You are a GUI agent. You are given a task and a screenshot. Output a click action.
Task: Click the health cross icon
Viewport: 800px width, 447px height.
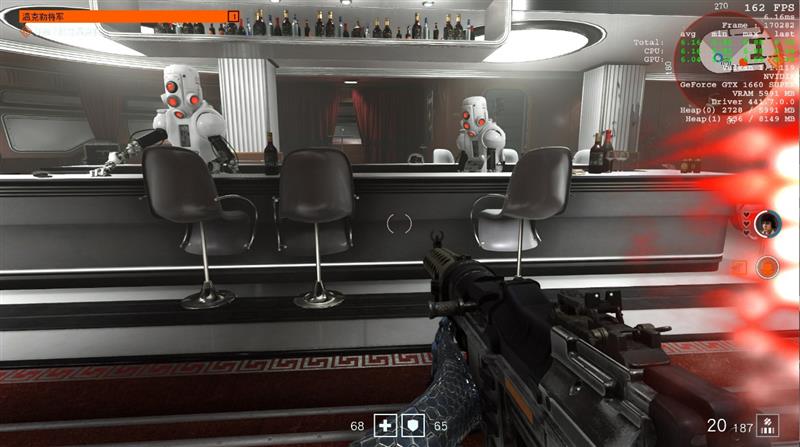[385, 425]
